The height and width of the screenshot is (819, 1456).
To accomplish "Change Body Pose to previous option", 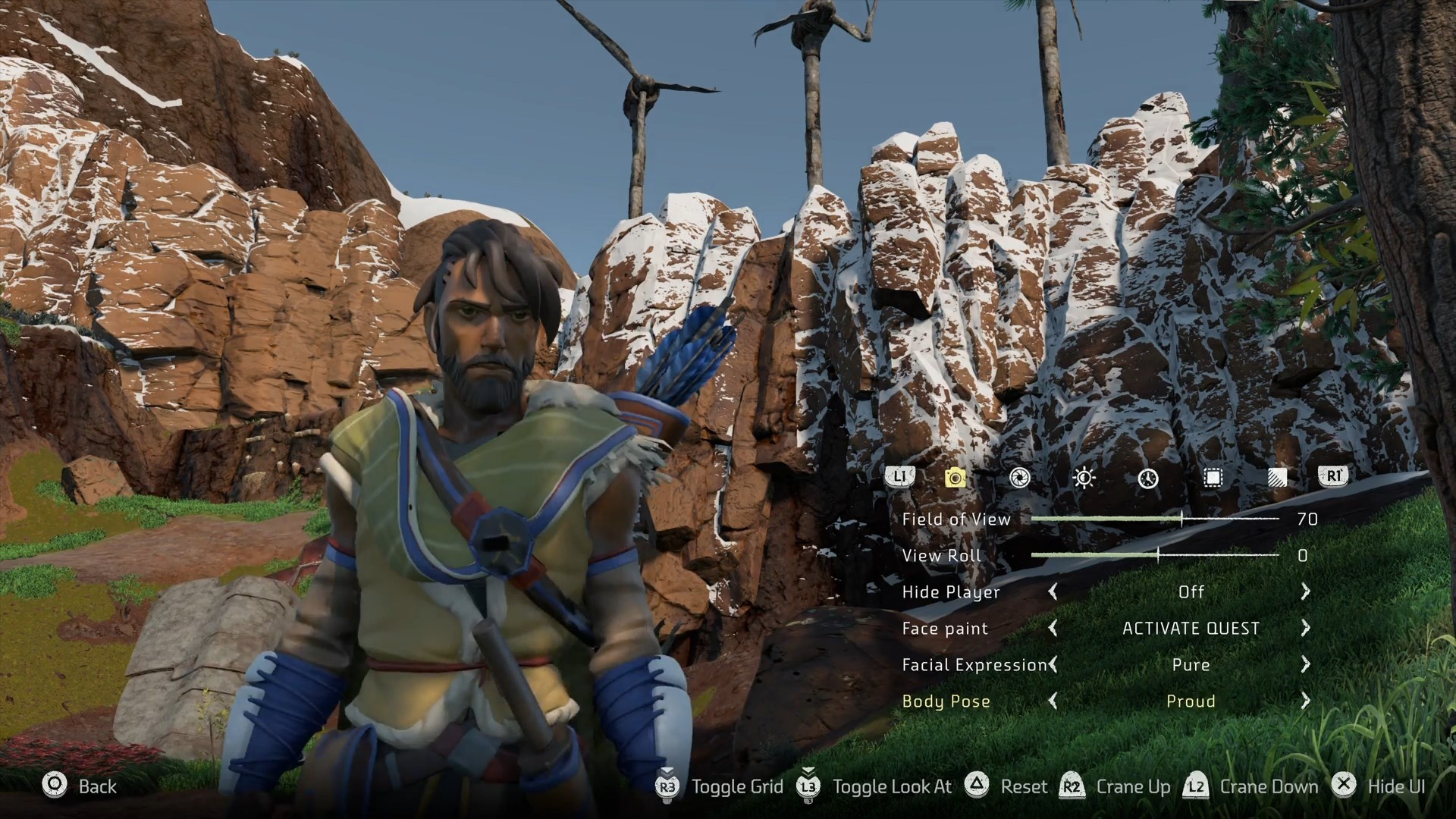I will coord(1053,701).
